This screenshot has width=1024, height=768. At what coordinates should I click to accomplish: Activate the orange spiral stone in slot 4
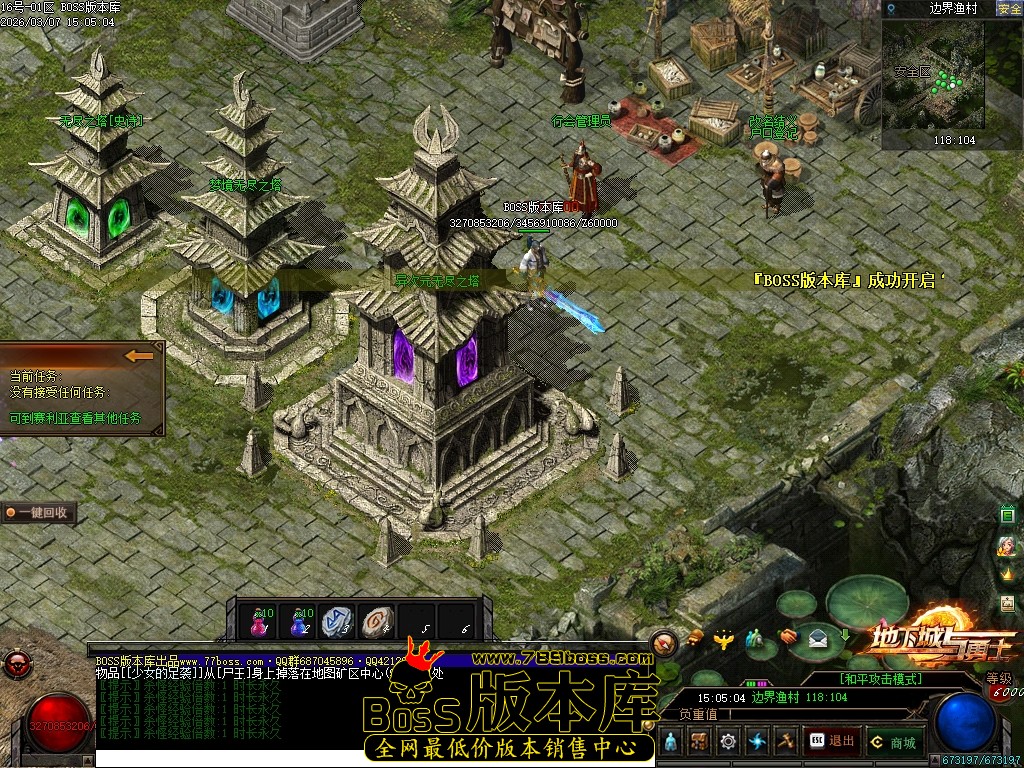click(377, 622)
